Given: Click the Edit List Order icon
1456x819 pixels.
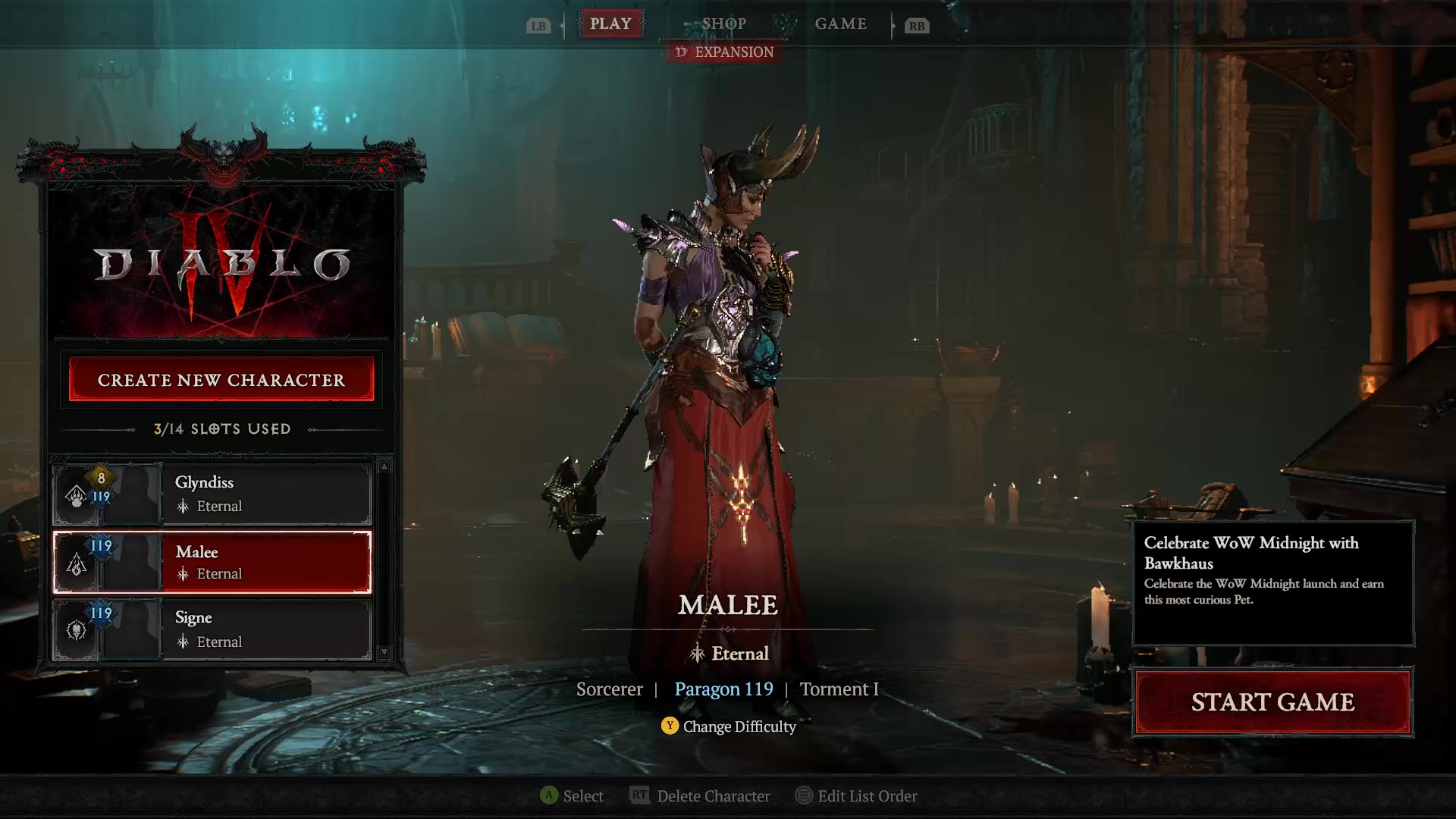Looking at the screenshot, I should [x=804, y=796].
